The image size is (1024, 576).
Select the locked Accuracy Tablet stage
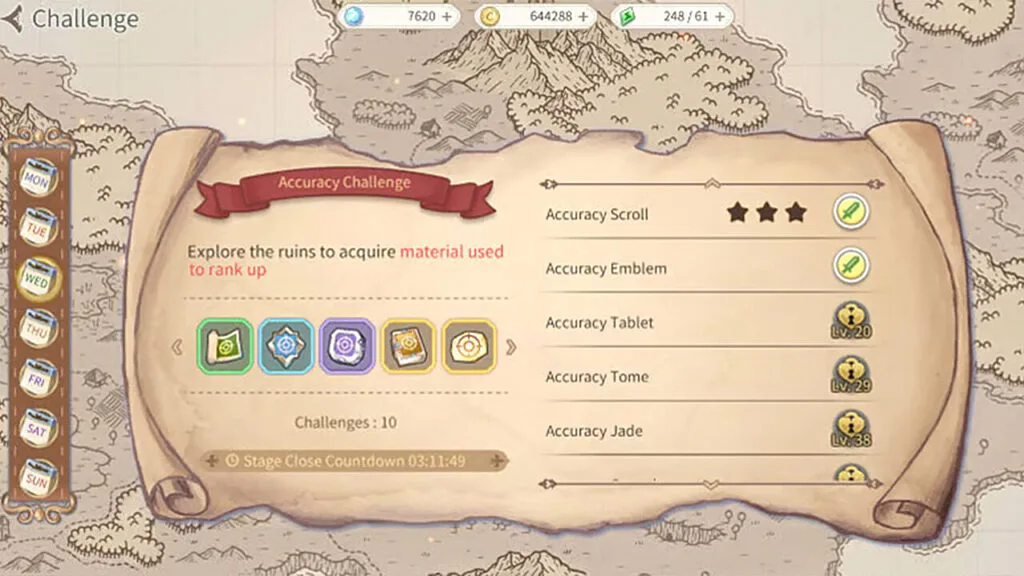tap(851, 322)
